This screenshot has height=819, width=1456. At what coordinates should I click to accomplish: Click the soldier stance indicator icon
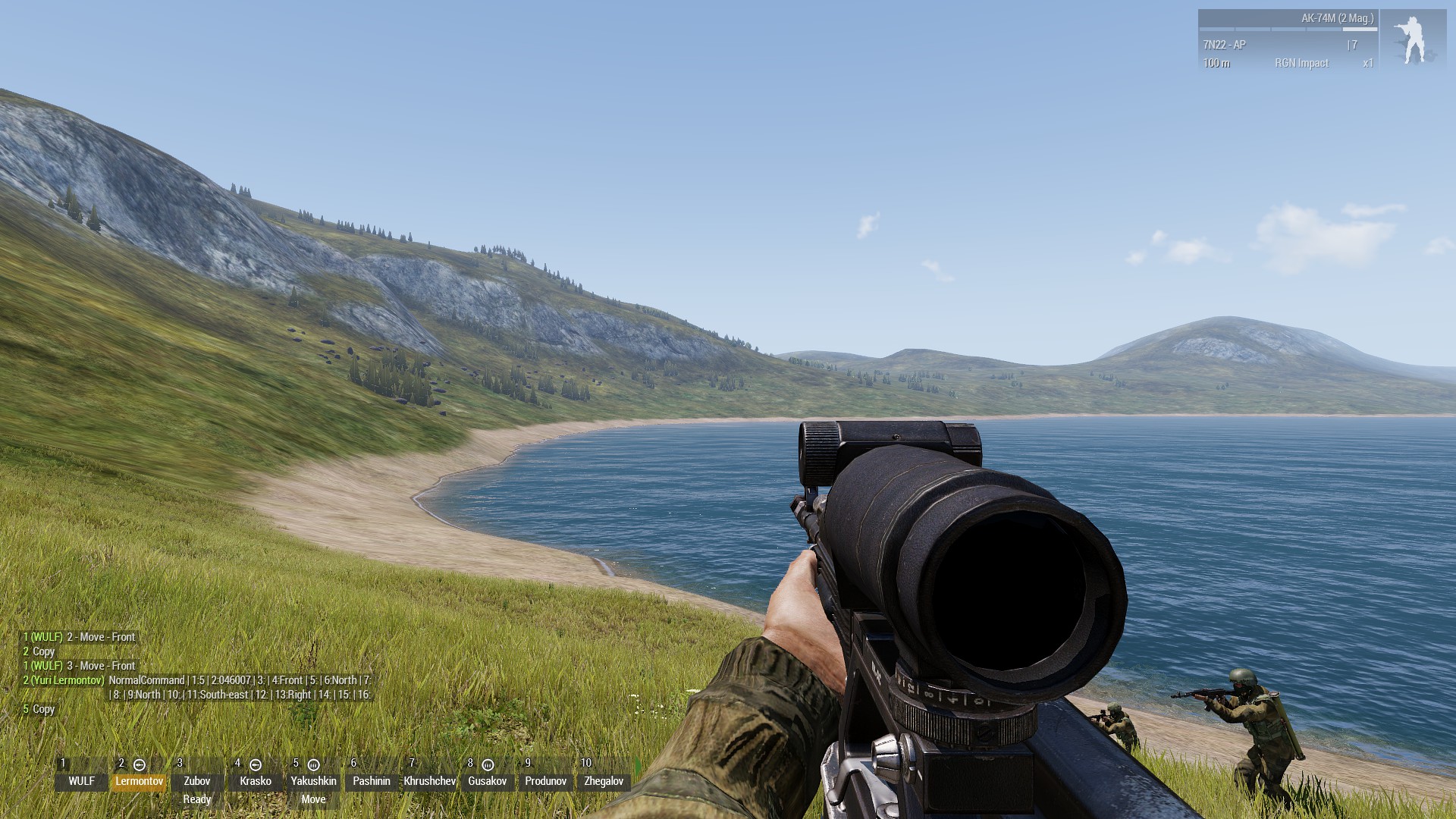[1413, 41]
